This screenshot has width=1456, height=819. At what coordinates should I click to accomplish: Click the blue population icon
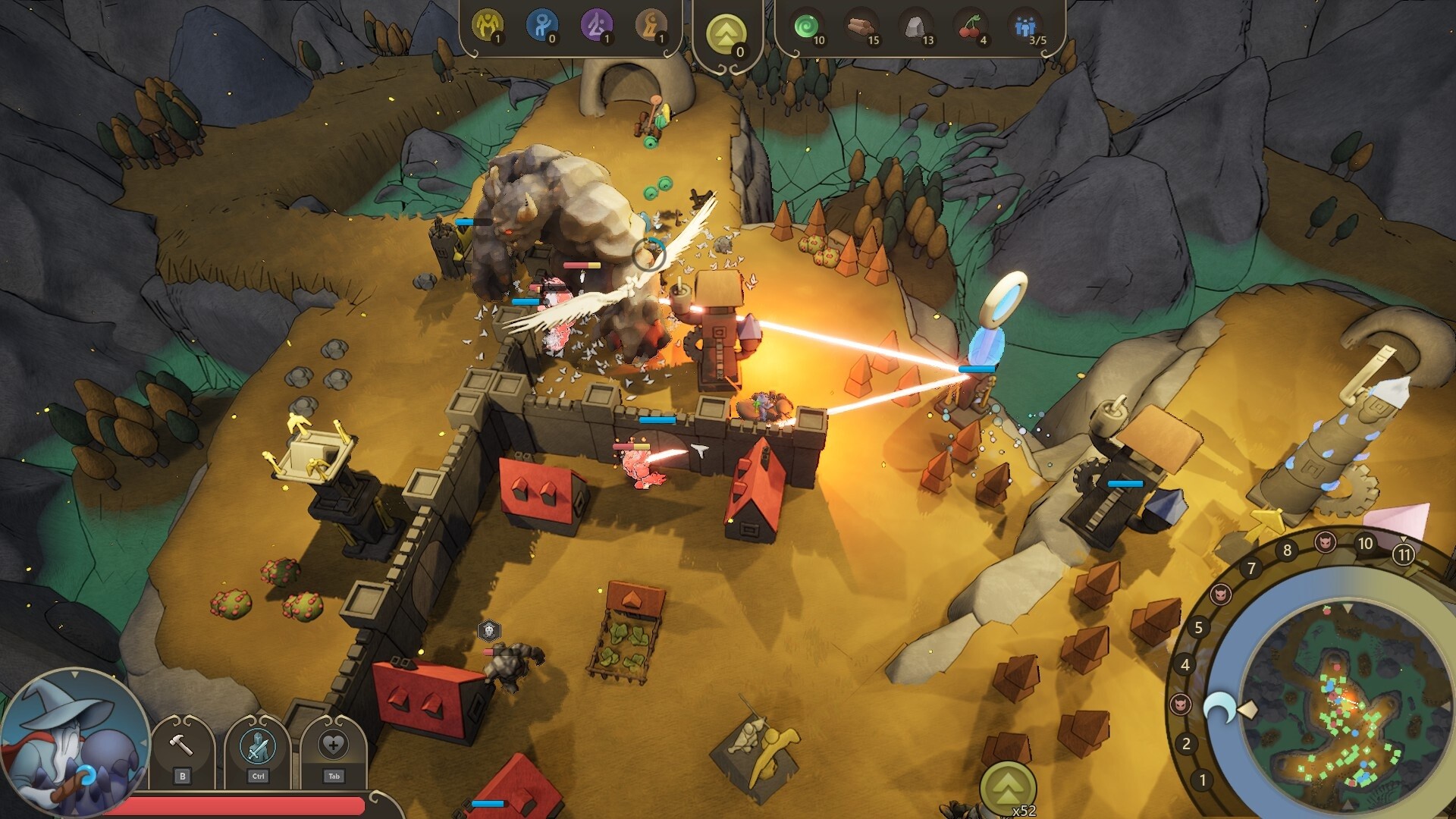(x=1025, y=27)
